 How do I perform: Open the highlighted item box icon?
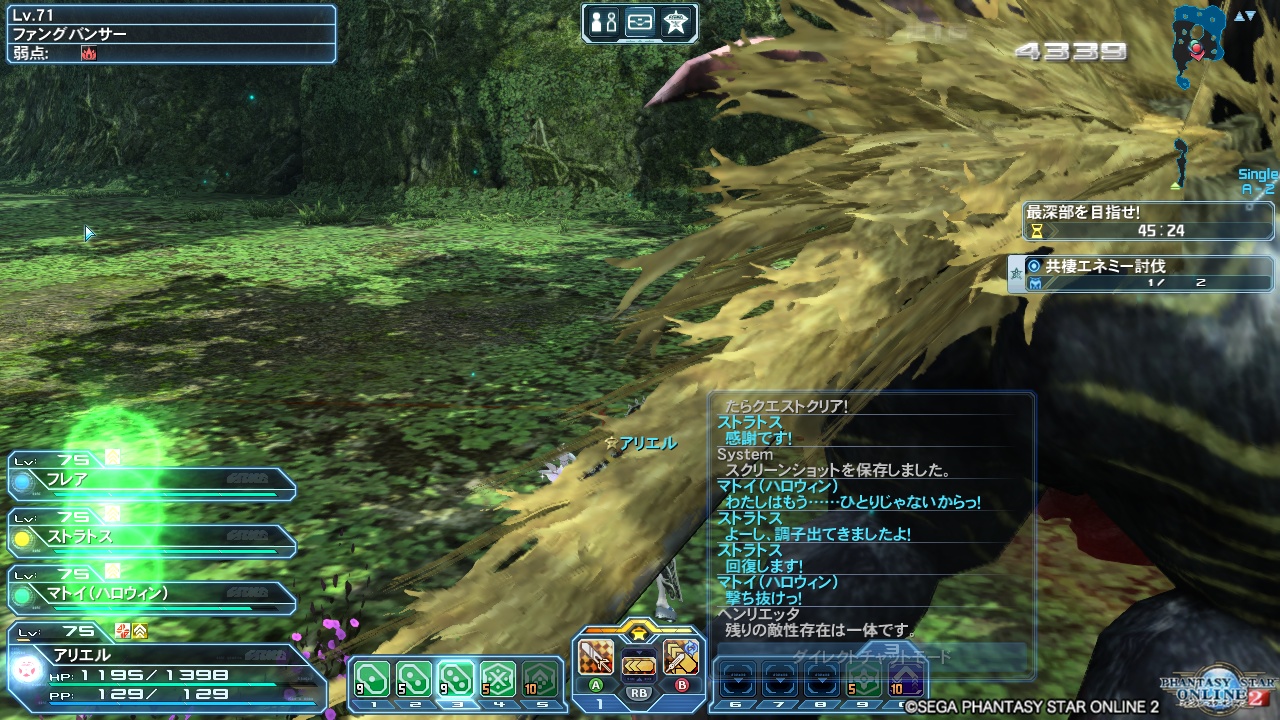641,21
